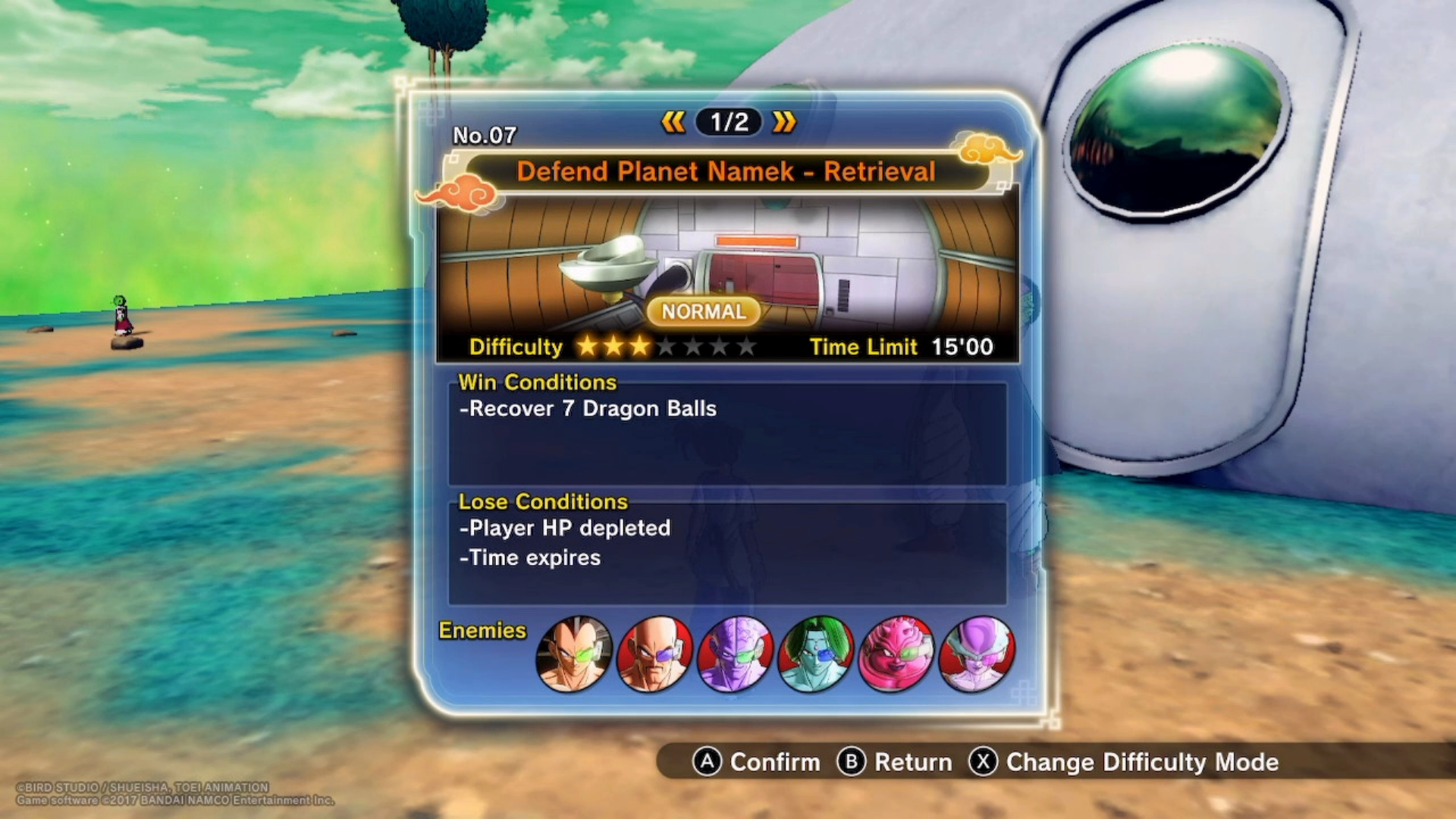Image resolution: width=1456 pixels, height=819 pixels.
Task: Go to previous page with left arrows
Action: [673, 122]
